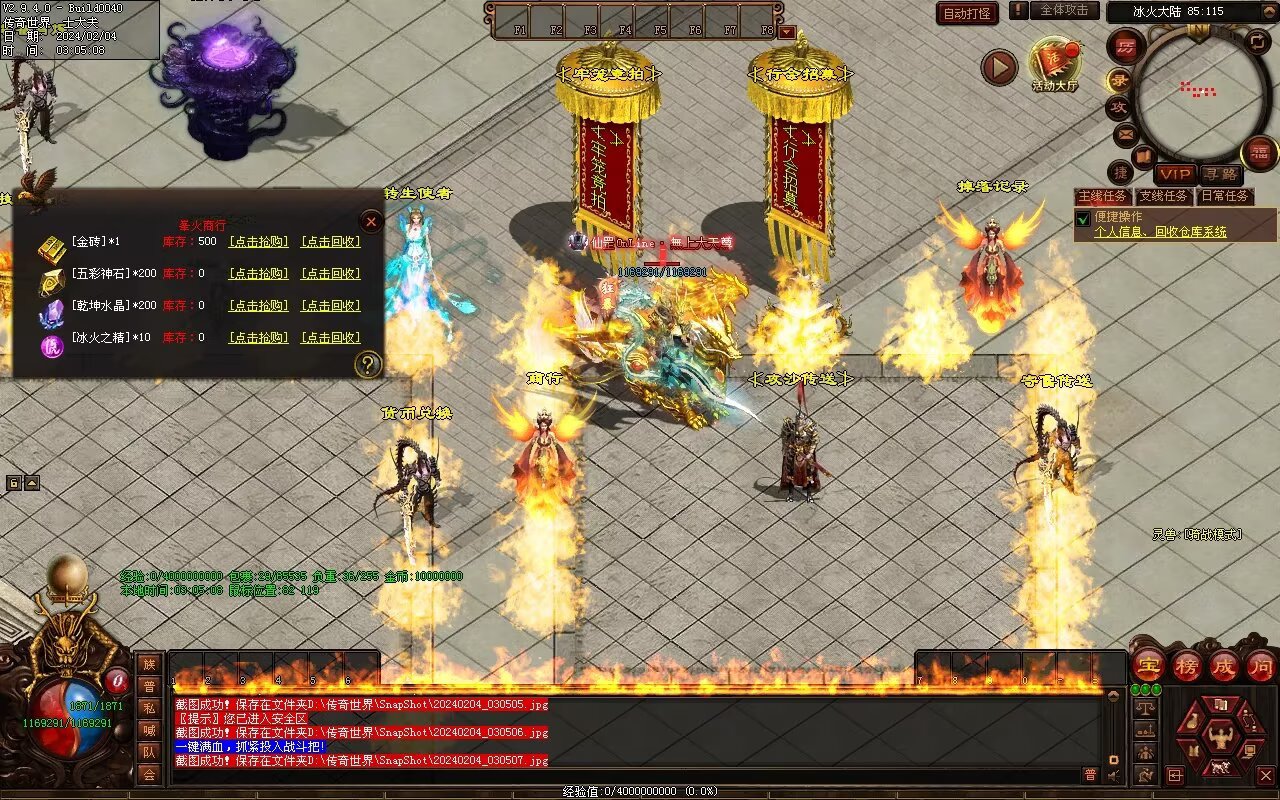
Task: Toggle the 自动打怪 auto-fight button
Action: pos(967,13)
